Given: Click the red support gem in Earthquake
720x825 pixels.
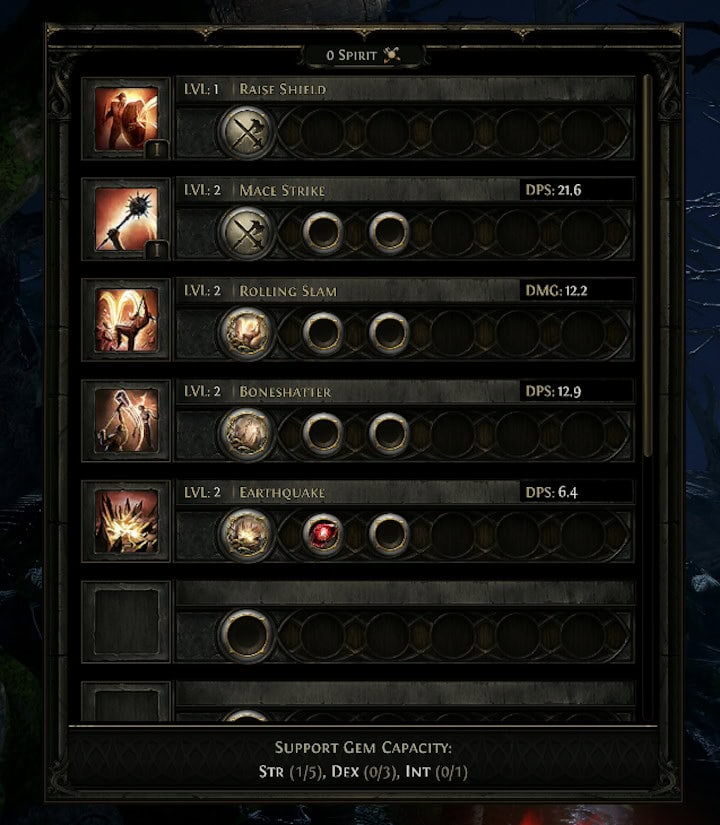Looking at the screenshot, I should click(x=323, y=533).
